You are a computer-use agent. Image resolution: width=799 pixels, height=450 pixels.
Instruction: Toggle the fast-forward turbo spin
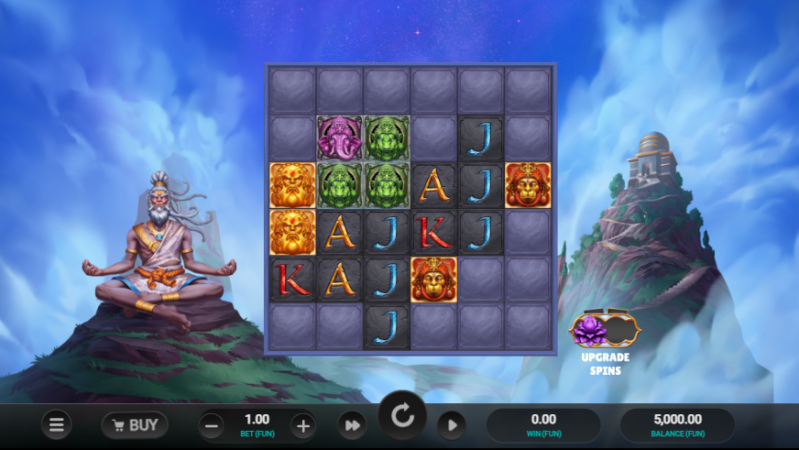351,425
